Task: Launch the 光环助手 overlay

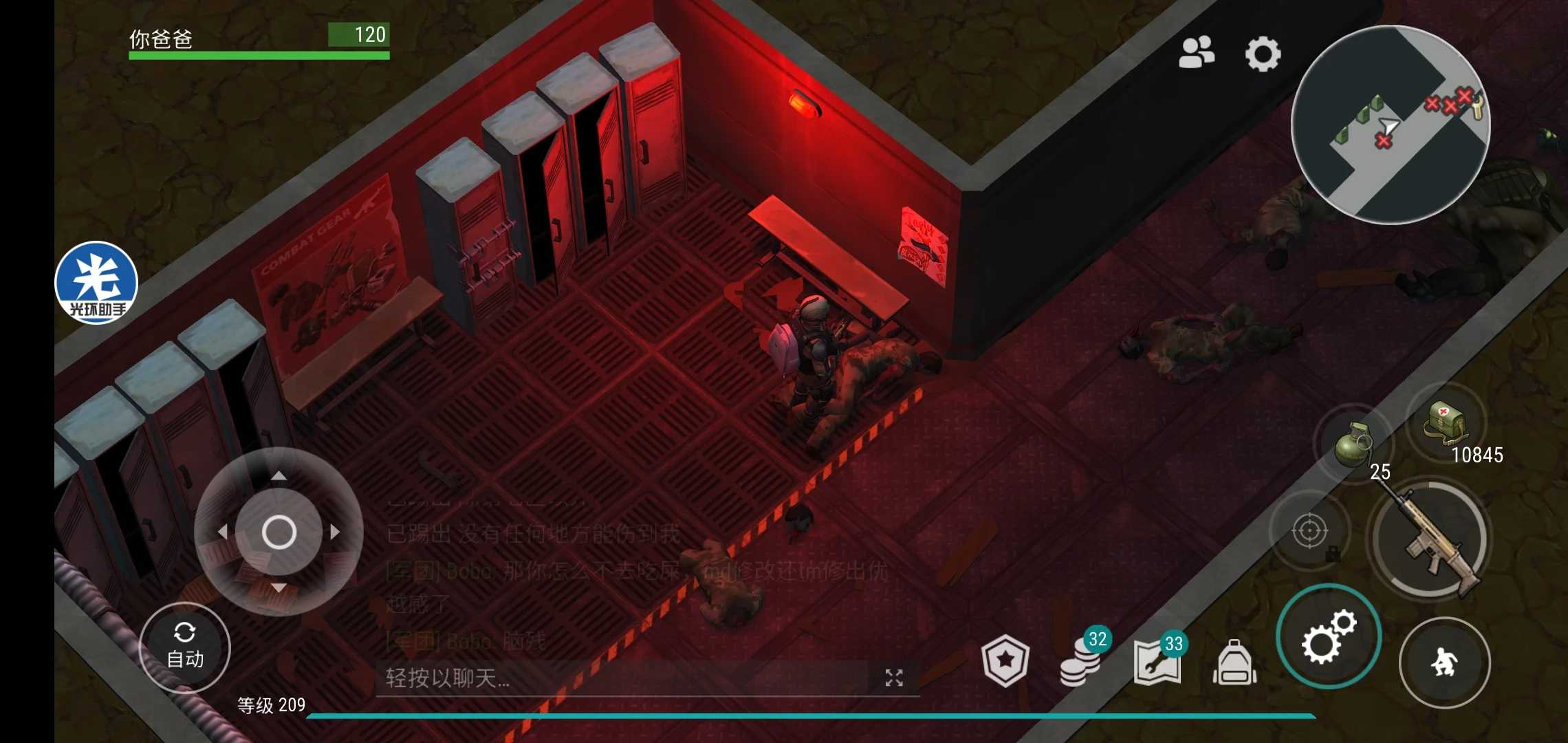Action: tap(96, 282)
